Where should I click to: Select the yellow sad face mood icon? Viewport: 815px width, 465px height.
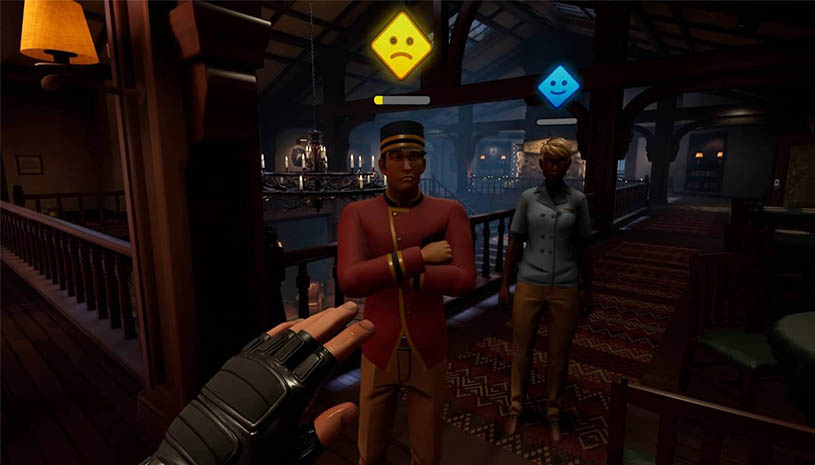(x=401, y=46)
